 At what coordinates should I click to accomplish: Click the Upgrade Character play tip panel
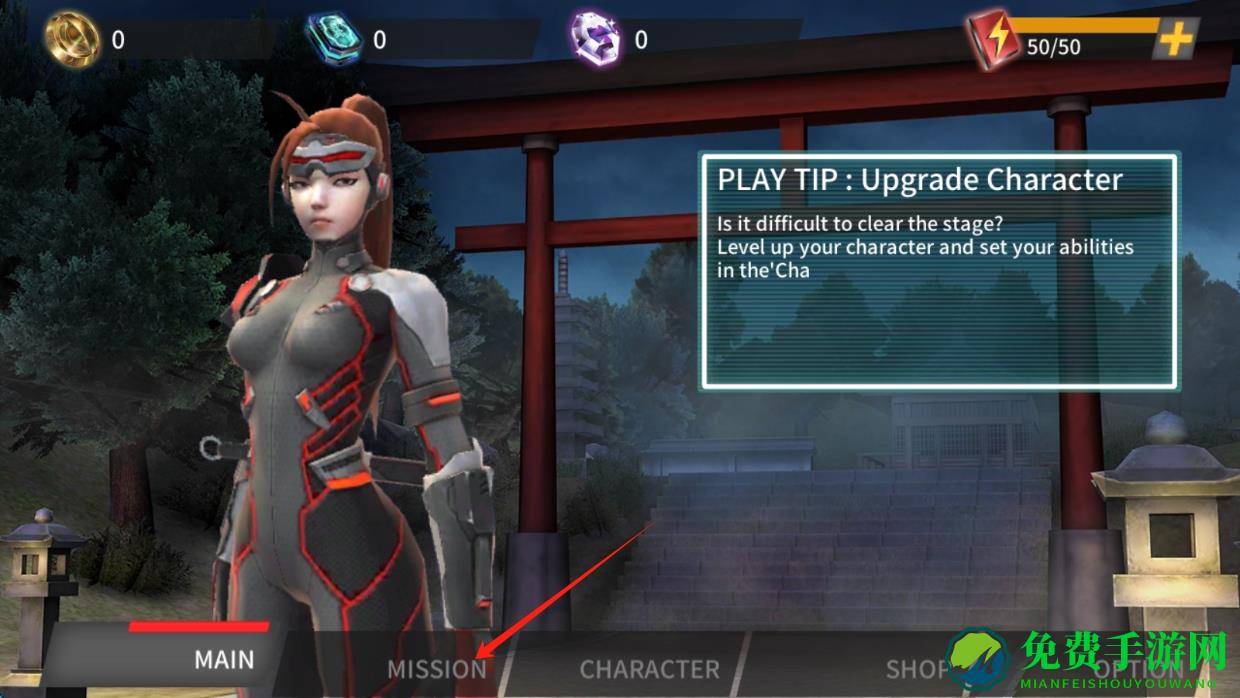click(x=938, y=270)
